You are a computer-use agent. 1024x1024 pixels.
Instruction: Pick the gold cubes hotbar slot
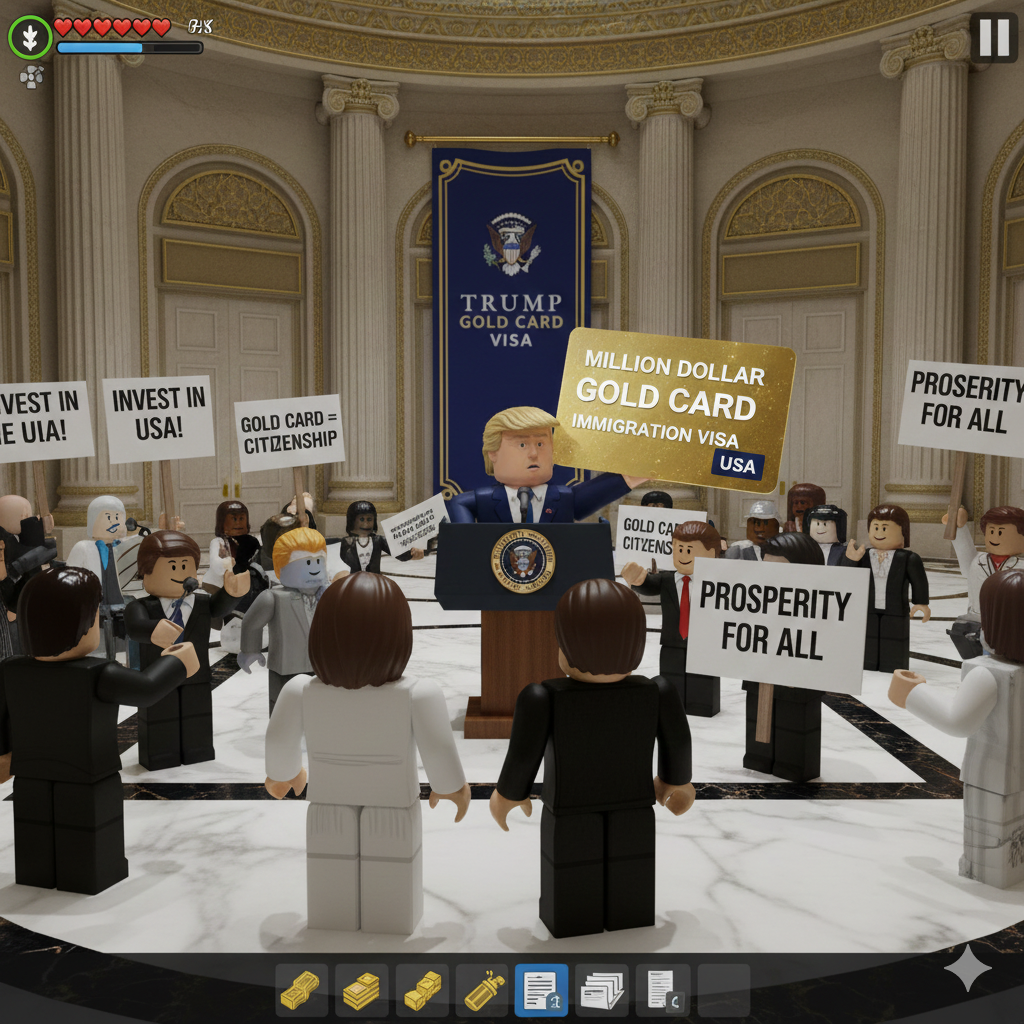[422, 990]
